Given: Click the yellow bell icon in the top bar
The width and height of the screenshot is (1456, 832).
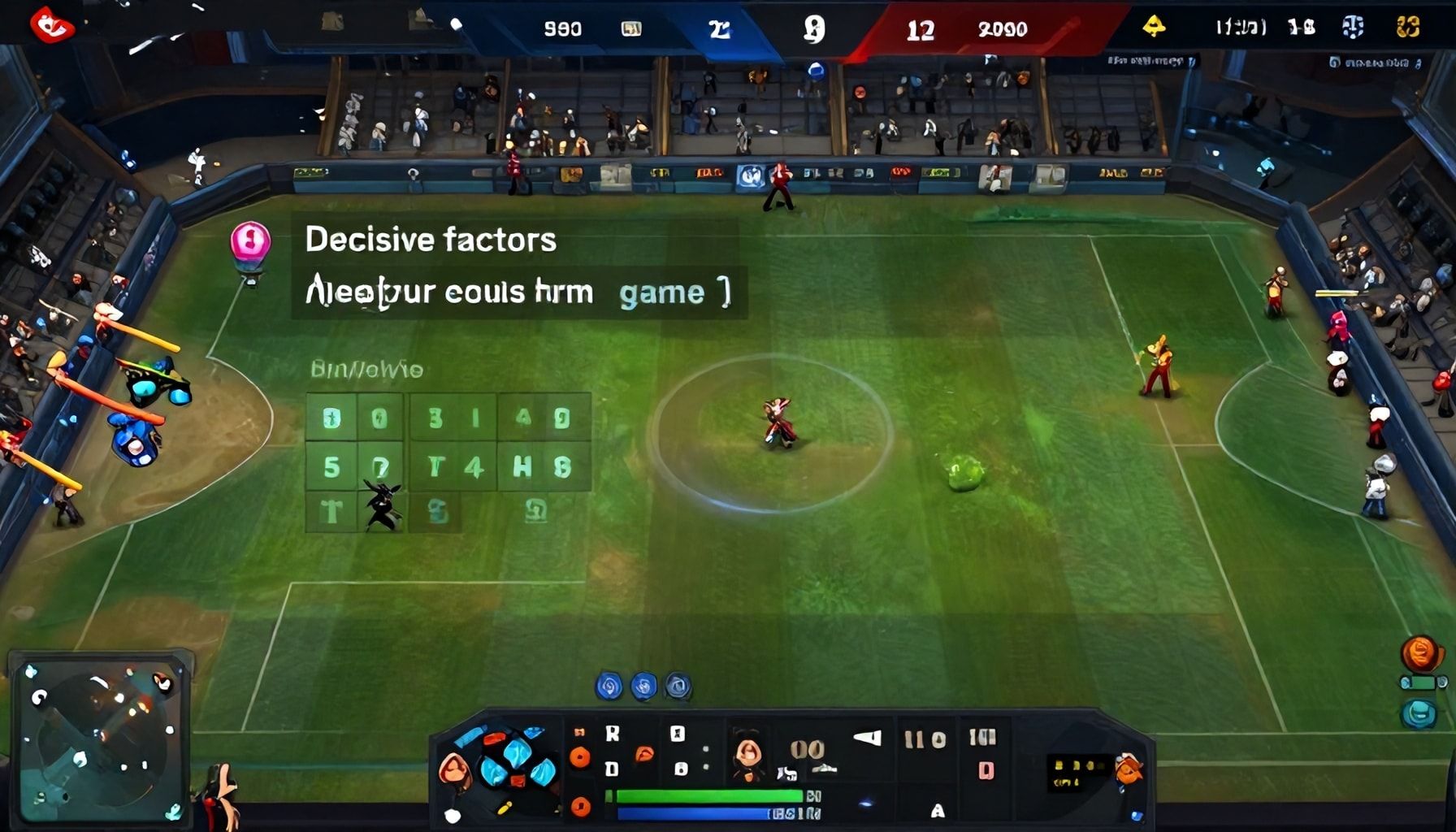Looking at the screenshot, I should pyautogui.click(x=1155, y=25).
